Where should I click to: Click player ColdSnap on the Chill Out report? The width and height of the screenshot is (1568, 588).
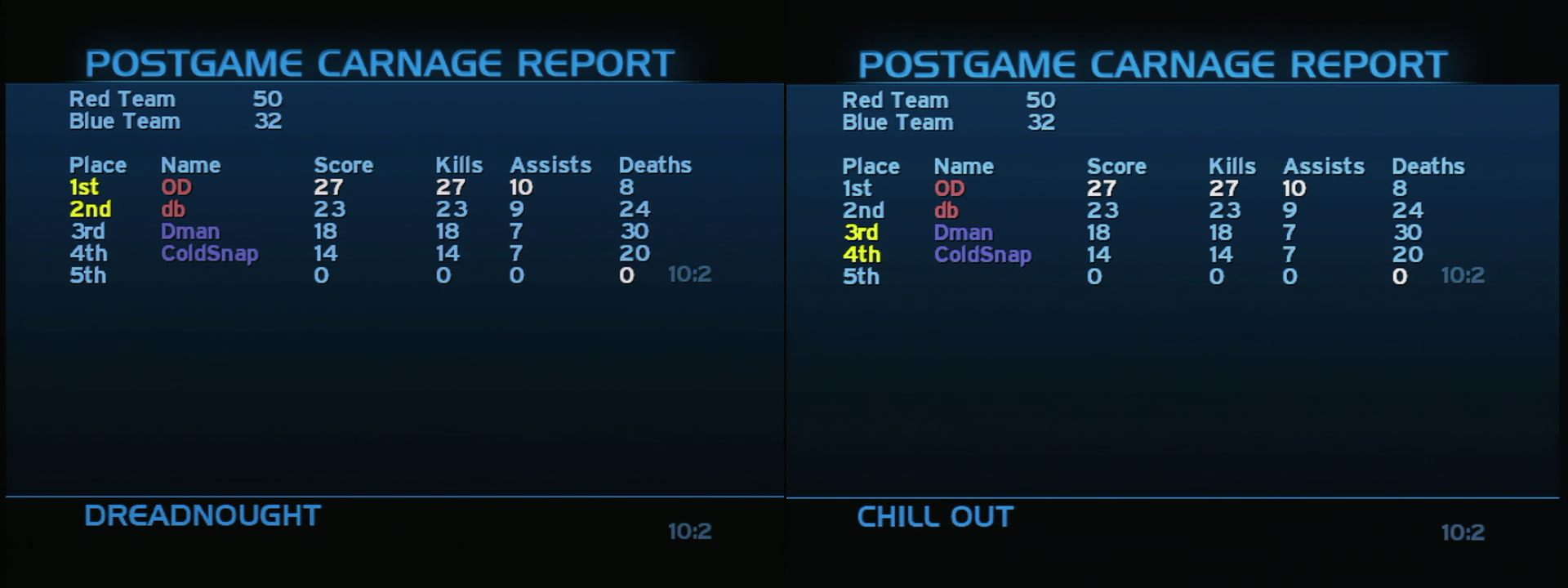[x=982, y=255]
